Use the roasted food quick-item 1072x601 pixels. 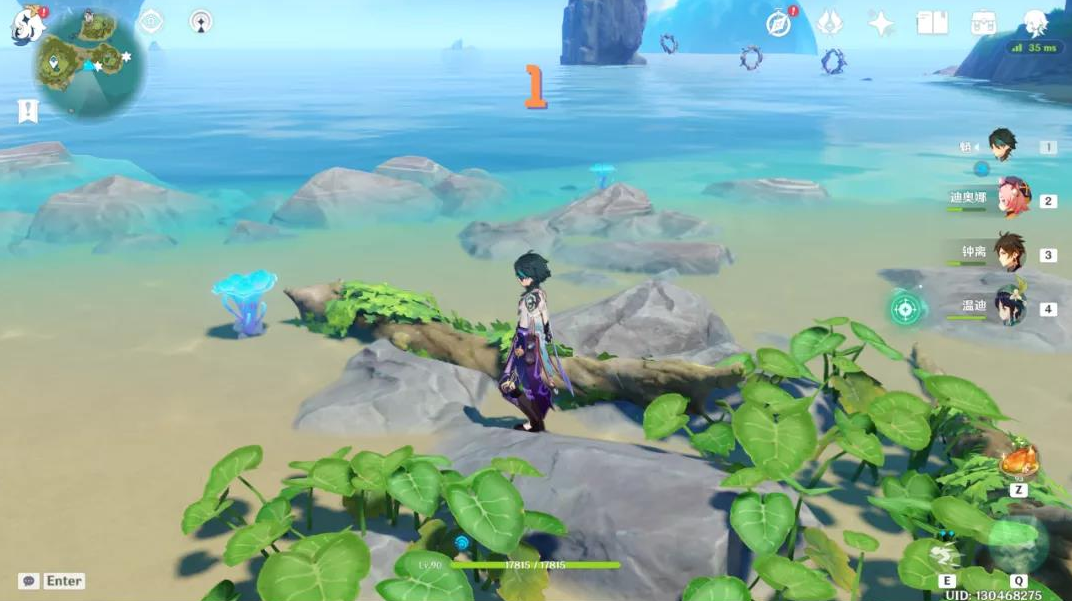tap(1017, 463)
